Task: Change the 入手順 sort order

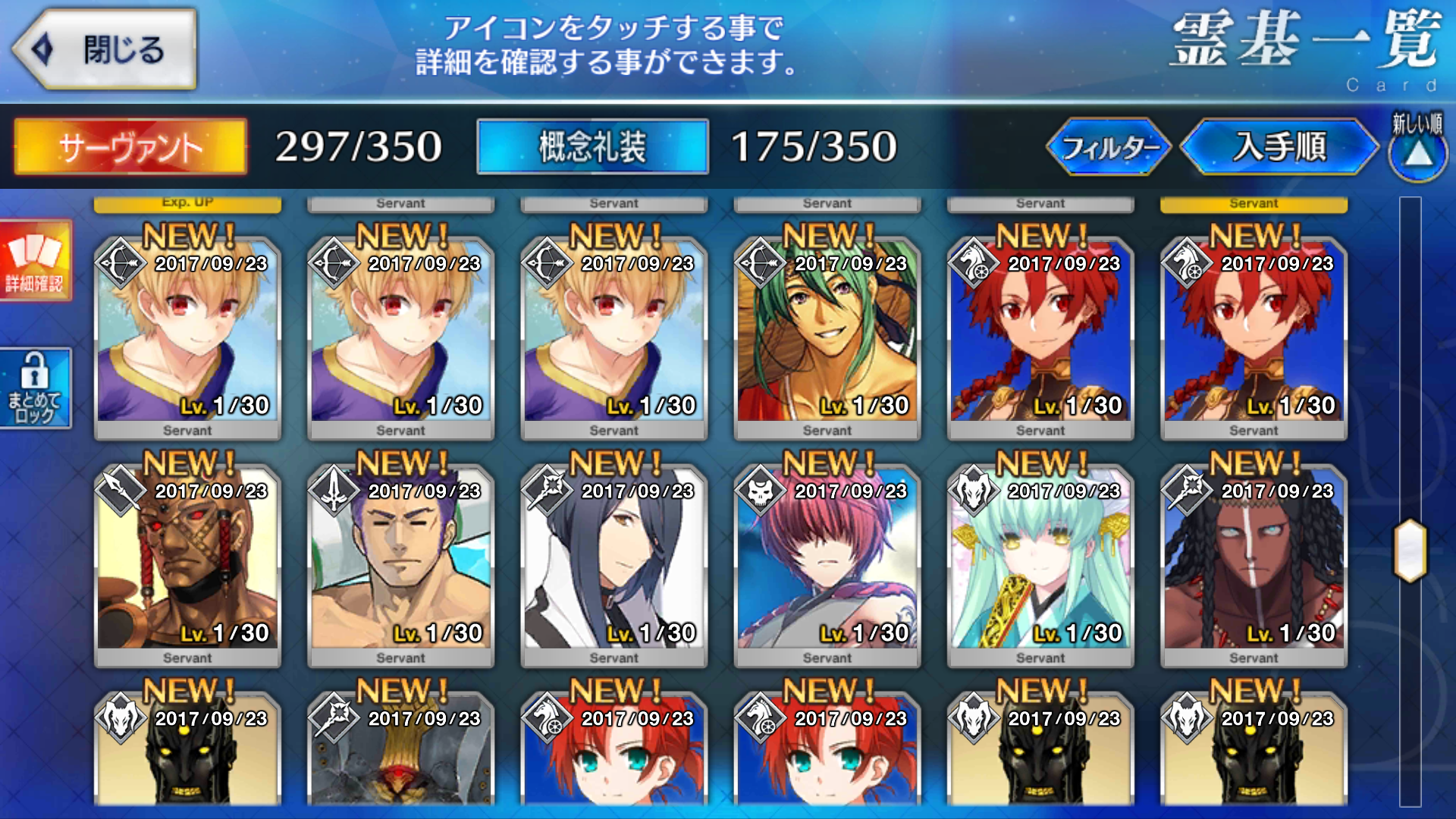Action: tap(1279, 146)
